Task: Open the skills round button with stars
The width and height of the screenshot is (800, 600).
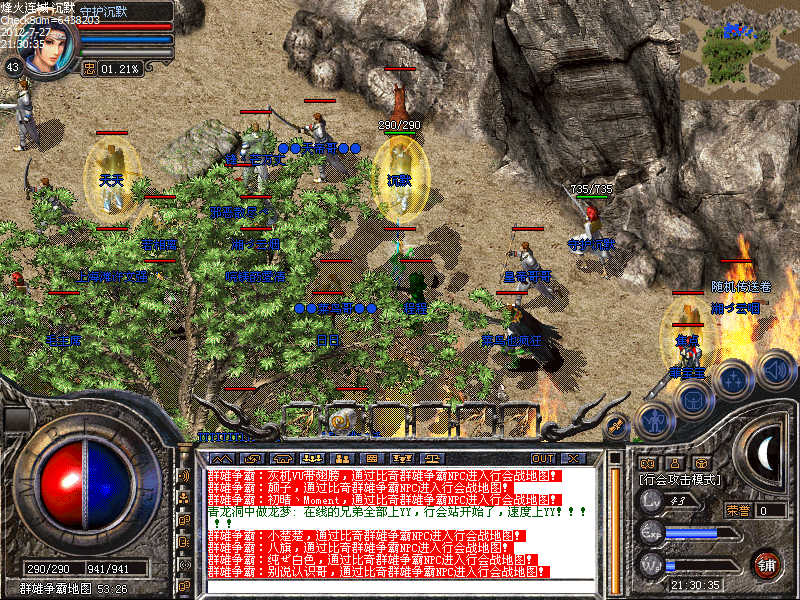Action: [x=732, y=380]
